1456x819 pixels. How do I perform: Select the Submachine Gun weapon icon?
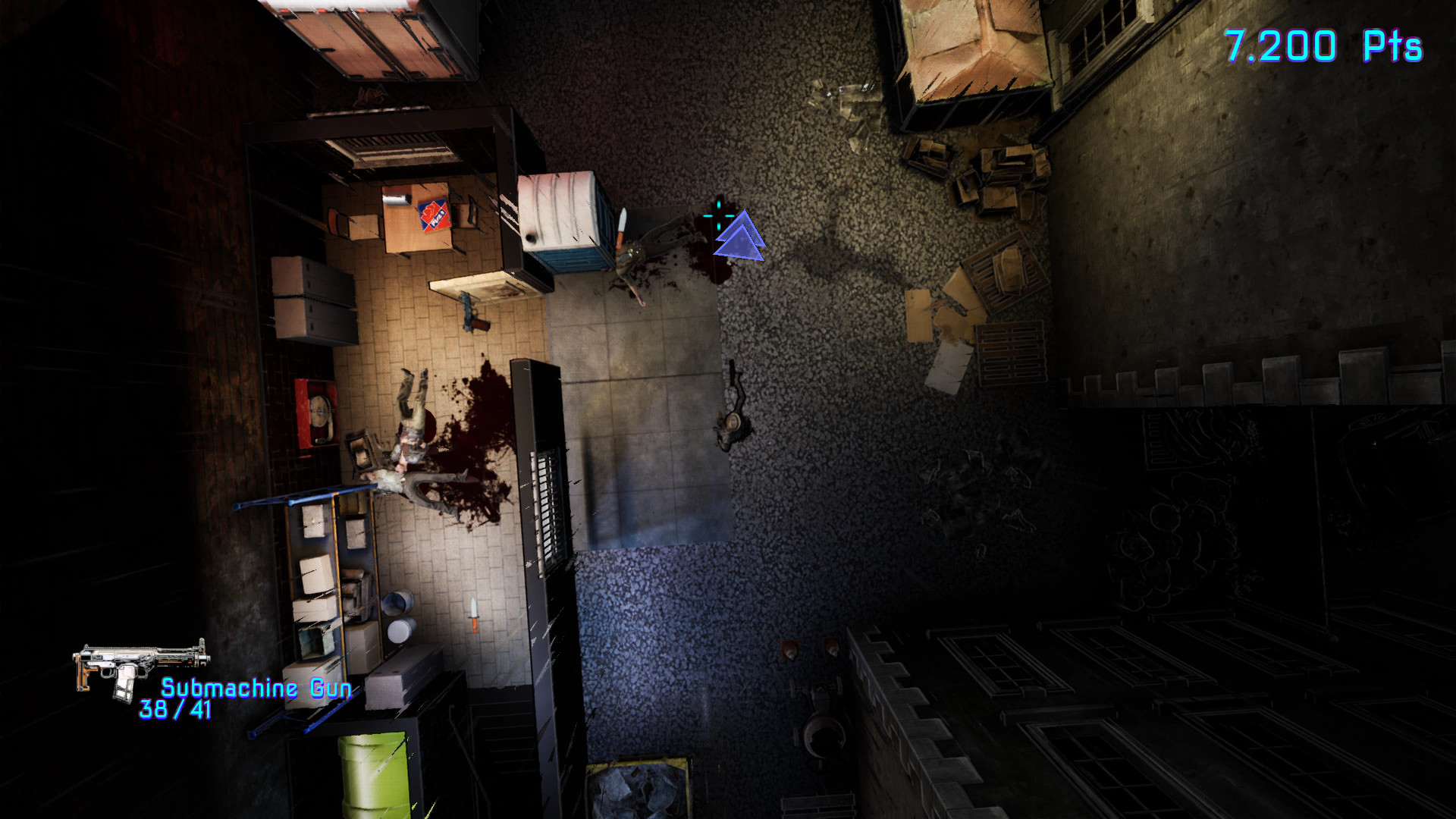pyautogui.click(x=139, y=666)
